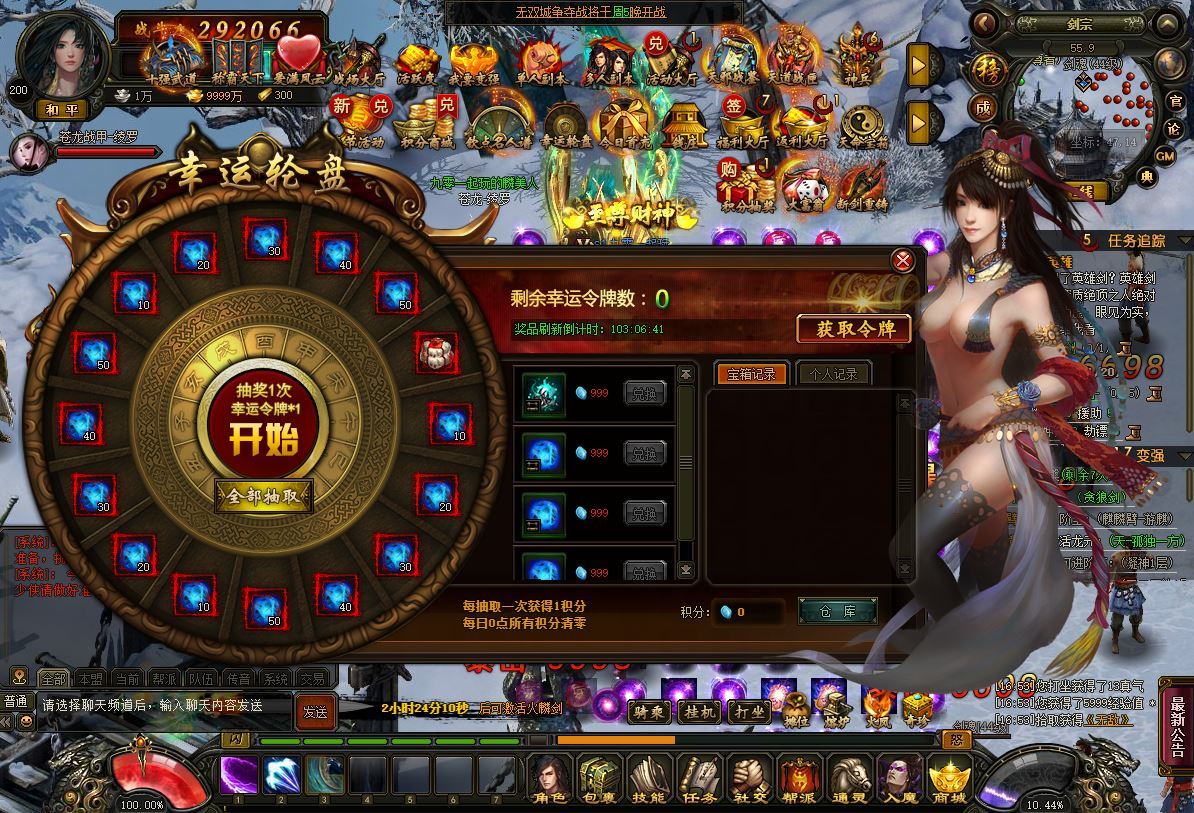Open the 商城 shop
1194x813 pixels.
click(x=948, y=780)
